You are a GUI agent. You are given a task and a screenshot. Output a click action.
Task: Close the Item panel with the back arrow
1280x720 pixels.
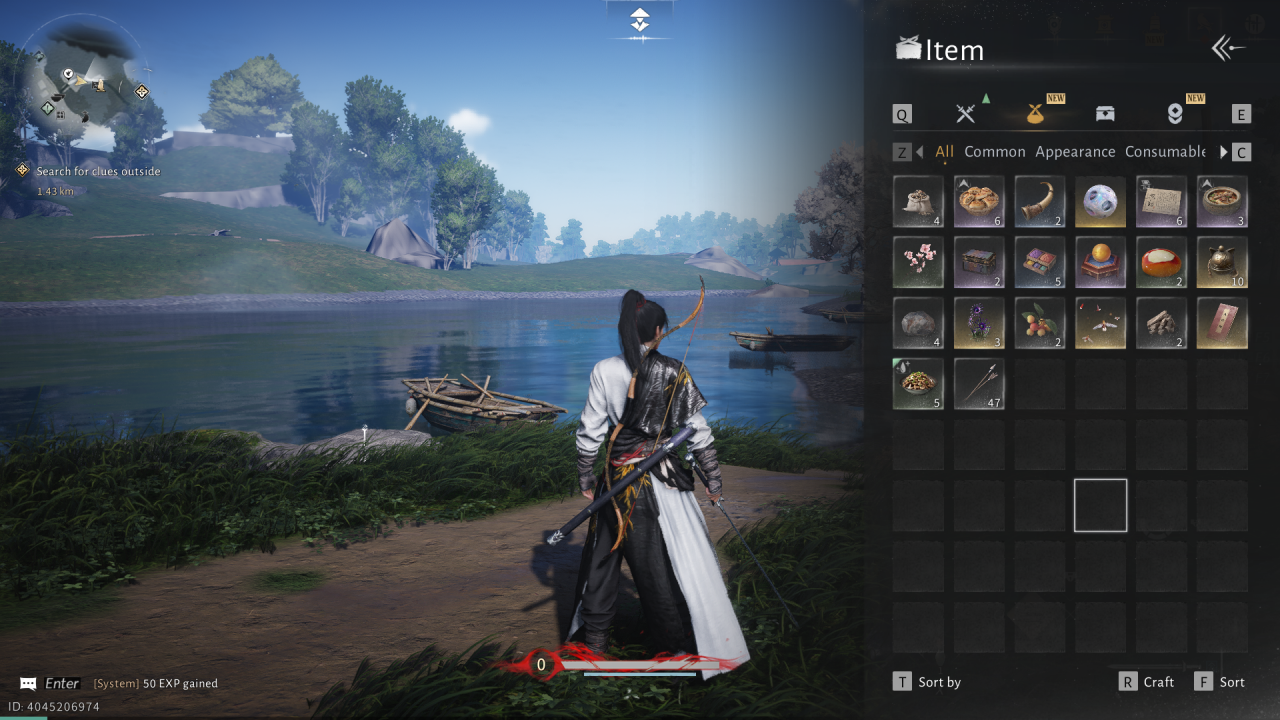click(1228, 49)
